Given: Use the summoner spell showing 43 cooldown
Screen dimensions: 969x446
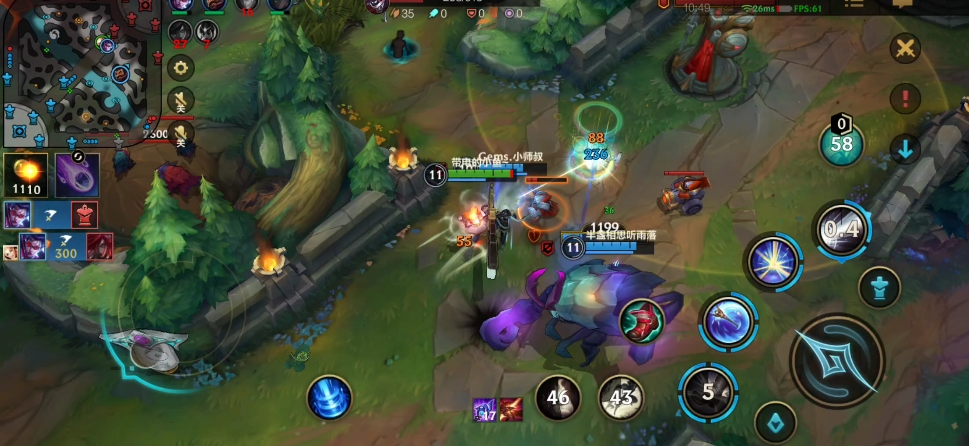Looking at the screenshot, I should (x=621, y=398).
